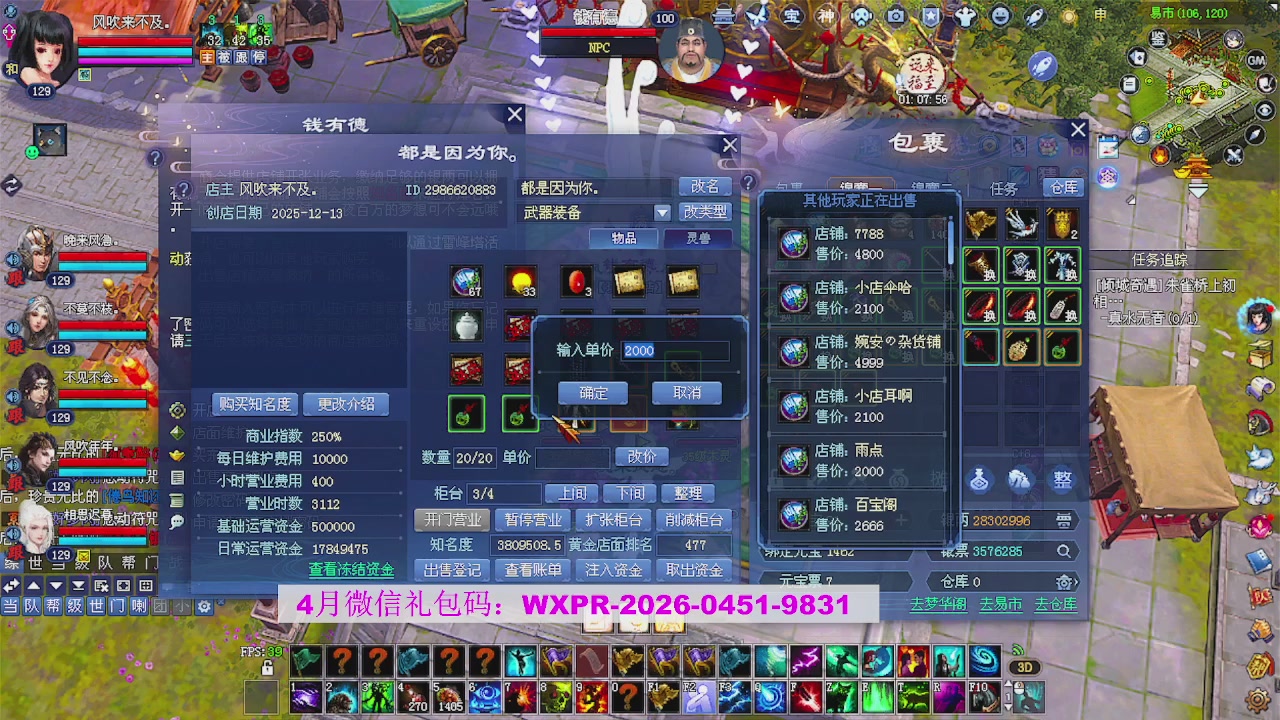This screenshot has width=1280, height=720.
Task: Toggle the 3D view button above the hotbar
Action: (1025, 668)
